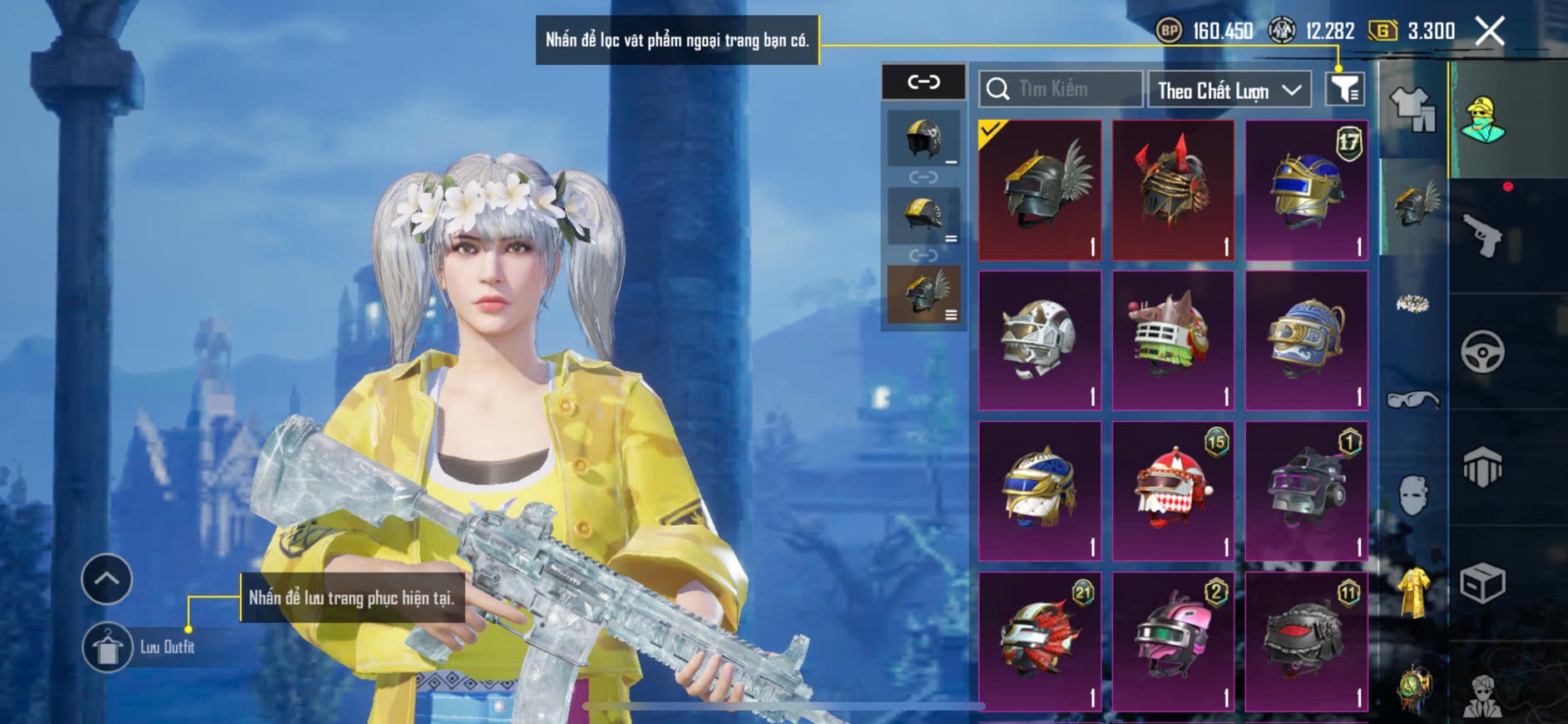Screen dimensions: 1568x724
Task: Pick the Santa hat helmet with badge 15
Action: pyautogui.click(x=1173, y=491)
